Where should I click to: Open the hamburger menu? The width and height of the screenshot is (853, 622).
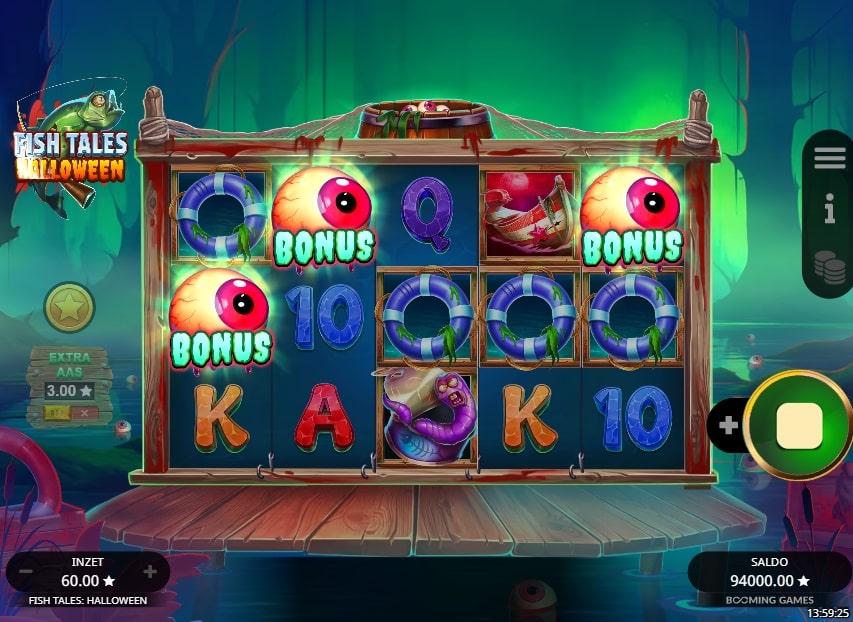tap(829, 158)
